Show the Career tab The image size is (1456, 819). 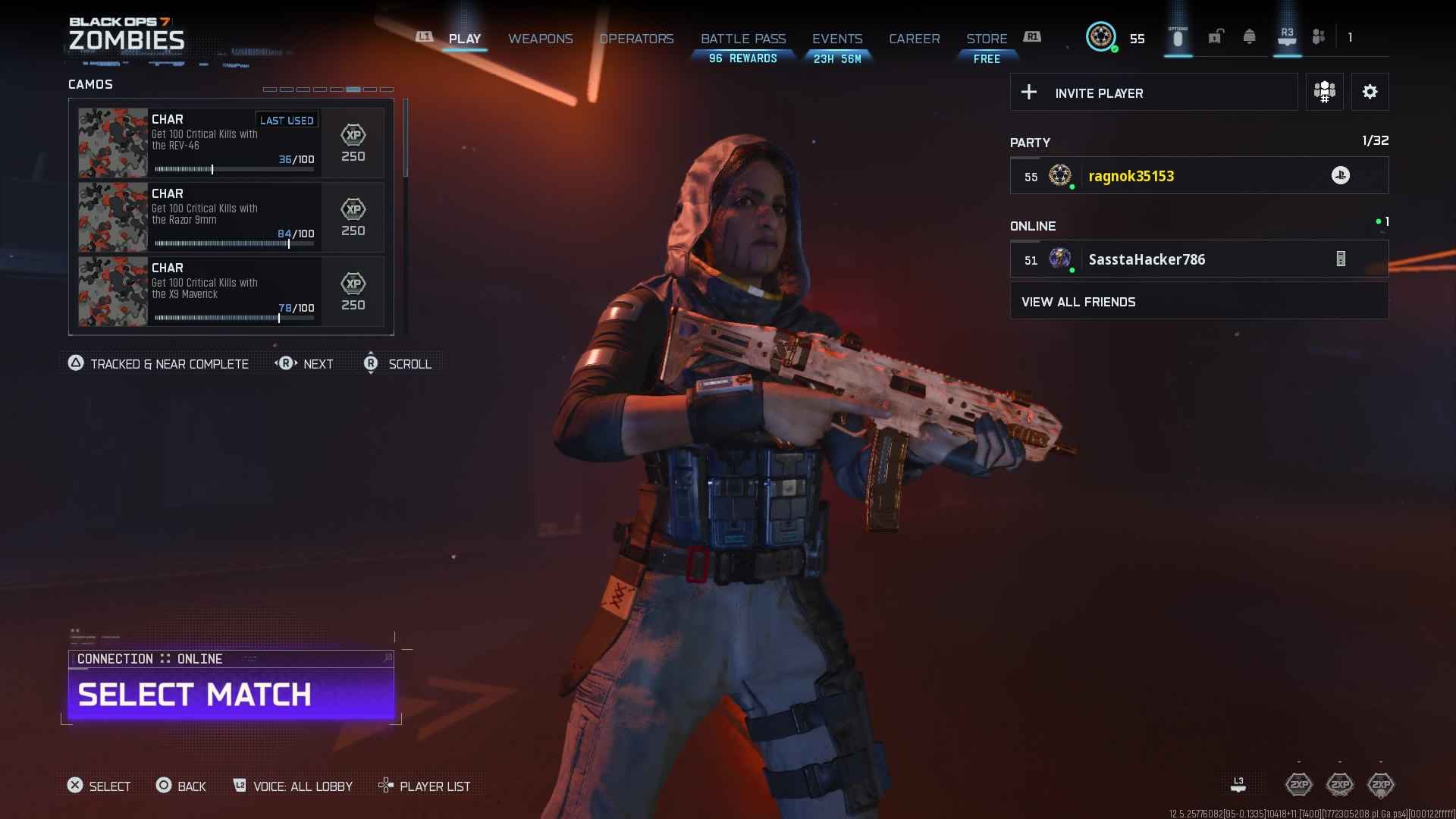(914, 39)
